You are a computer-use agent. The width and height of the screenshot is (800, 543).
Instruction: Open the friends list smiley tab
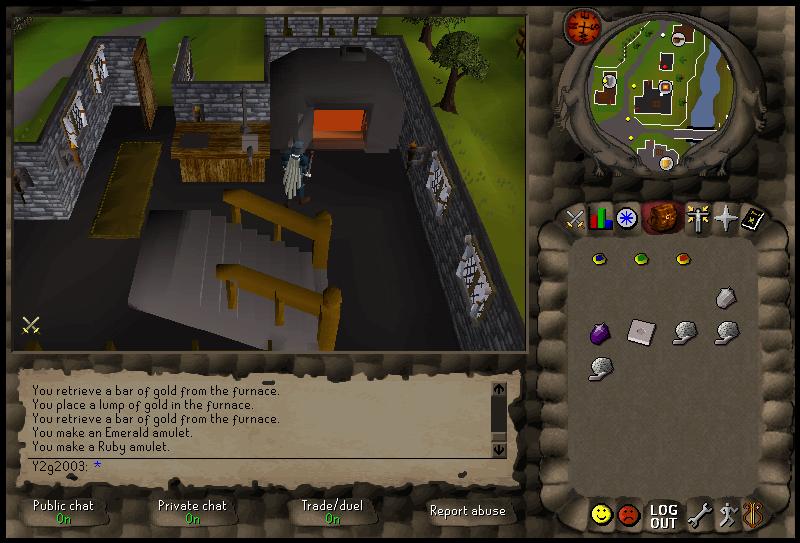601,515
